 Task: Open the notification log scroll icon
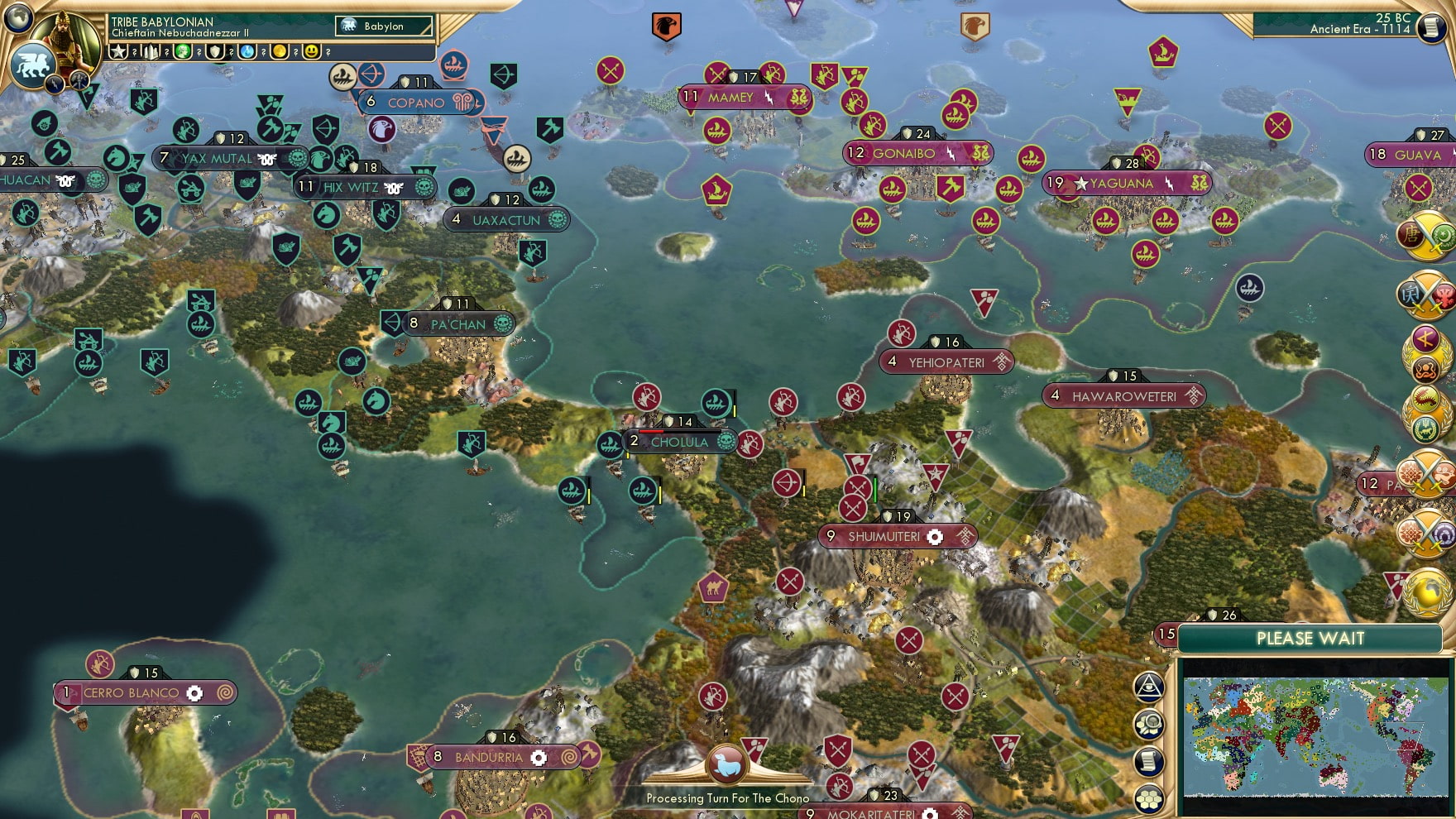1148,762
